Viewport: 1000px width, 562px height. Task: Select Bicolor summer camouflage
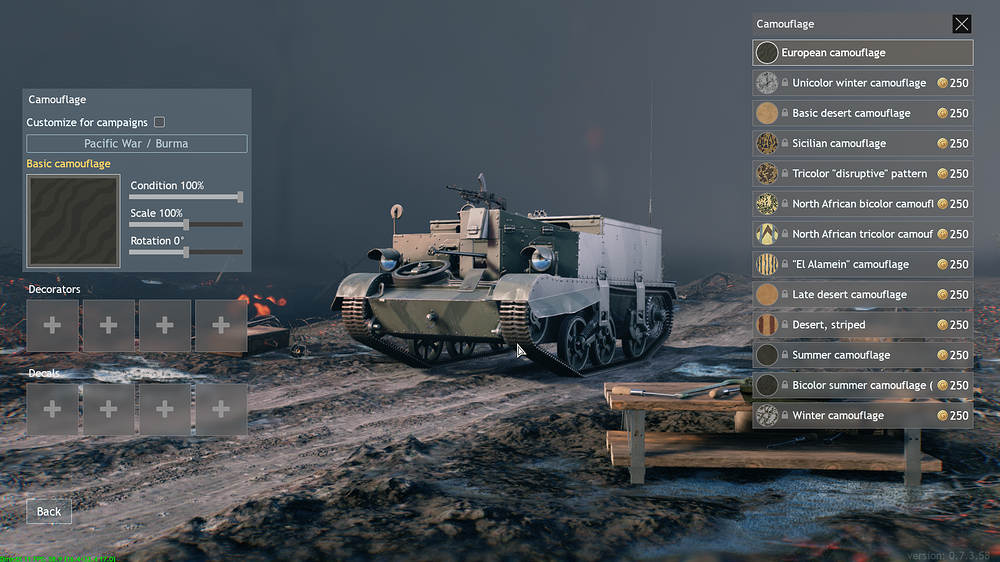tap(862, 385)
